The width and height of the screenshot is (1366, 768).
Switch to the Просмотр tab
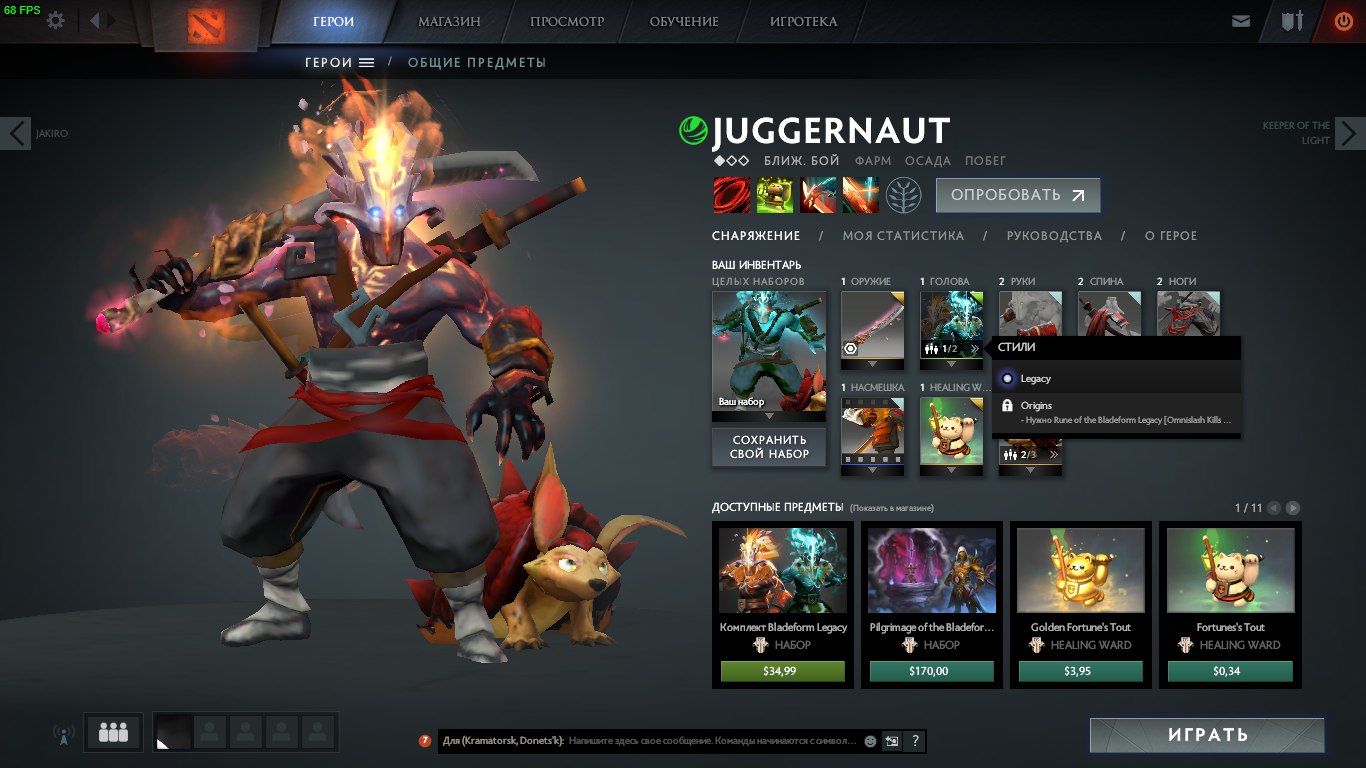[567, 21]
